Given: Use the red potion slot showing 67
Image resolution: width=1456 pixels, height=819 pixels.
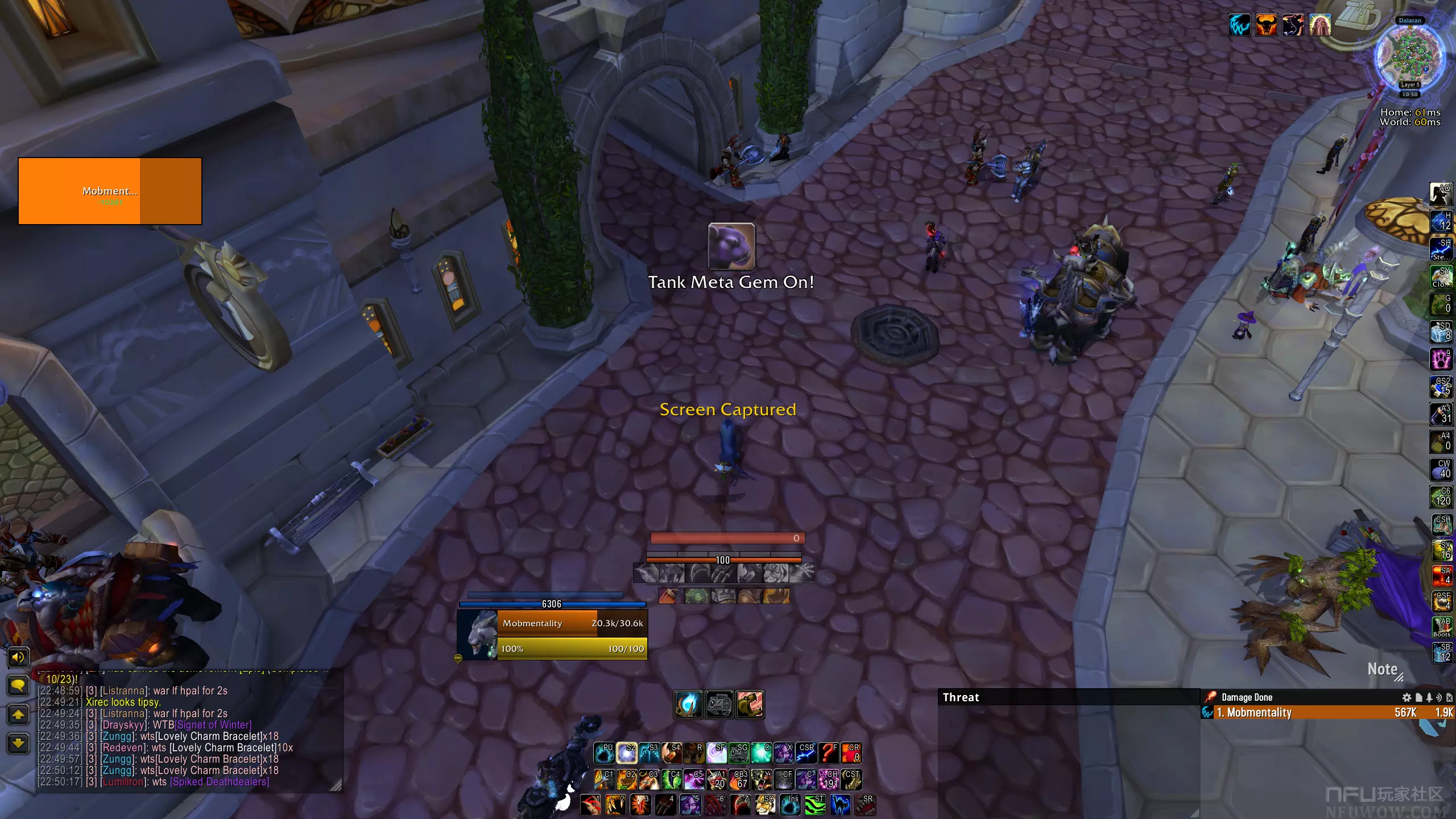Looking at the screenshot, I should tap(739, 780).
